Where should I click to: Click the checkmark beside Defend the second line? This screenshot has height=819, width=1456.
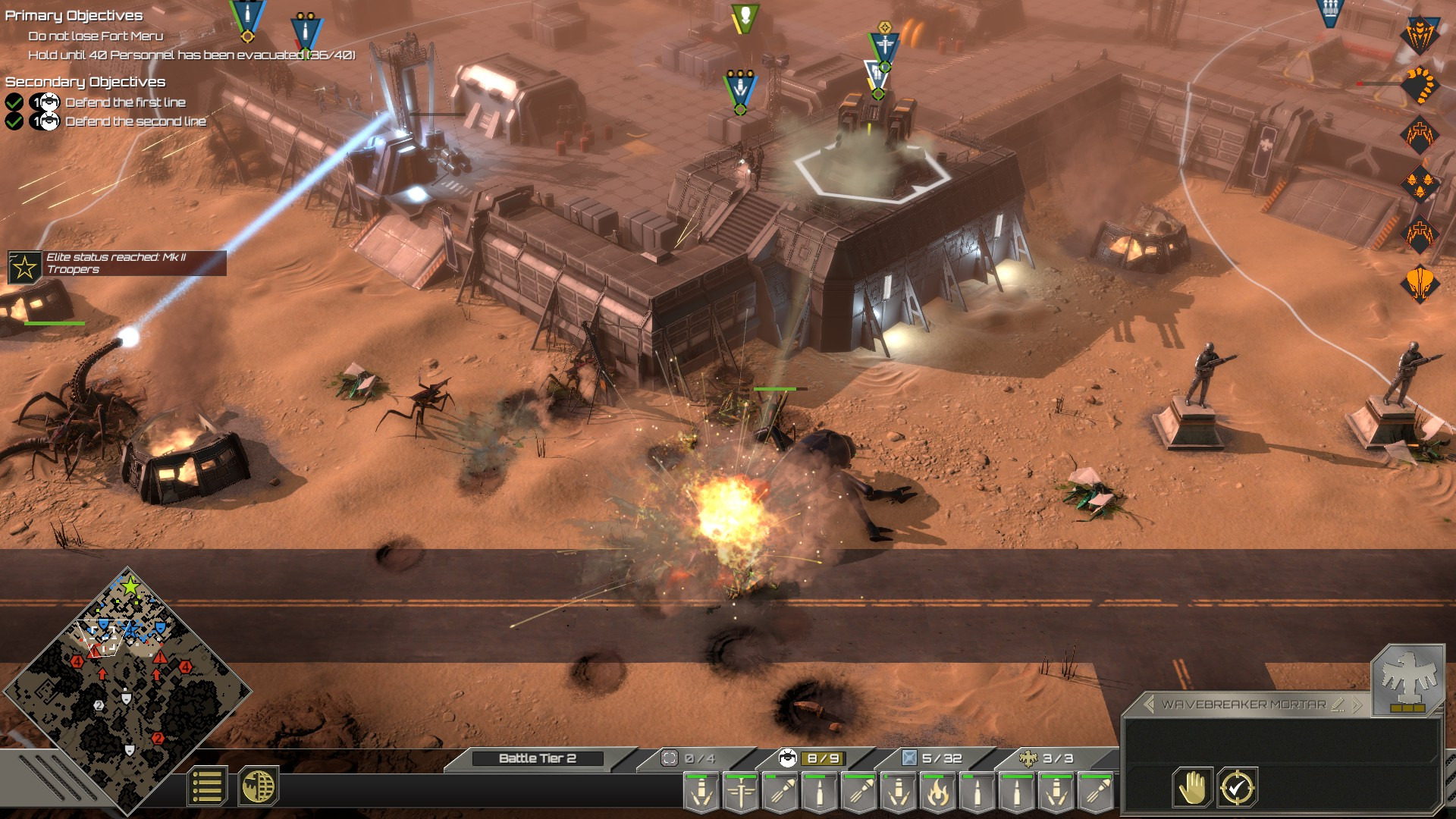[x=13, y=121]
